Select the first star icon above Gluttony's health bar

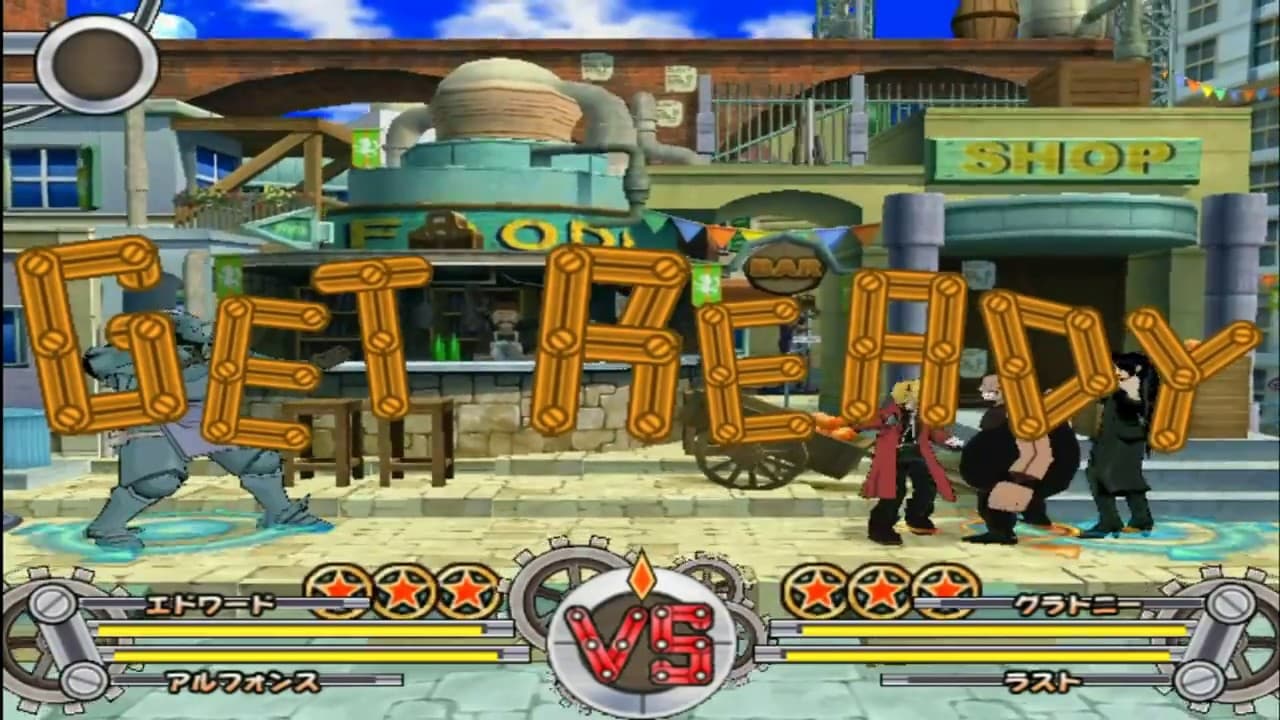click(816, 591)
